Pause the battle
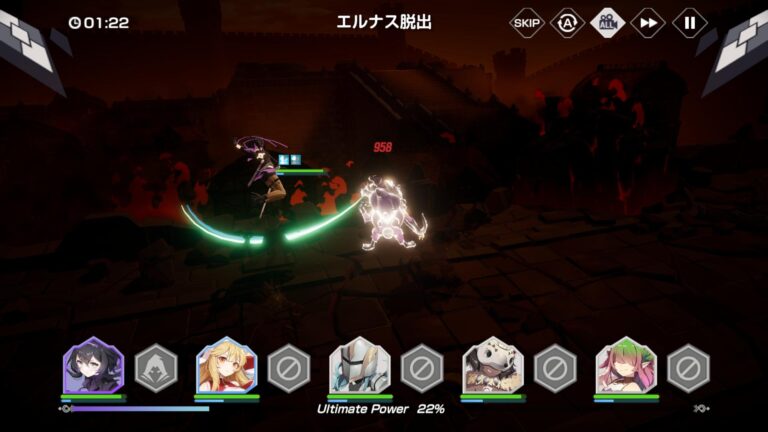The height and width of the screenshot is (432, 768). (689, 22)
